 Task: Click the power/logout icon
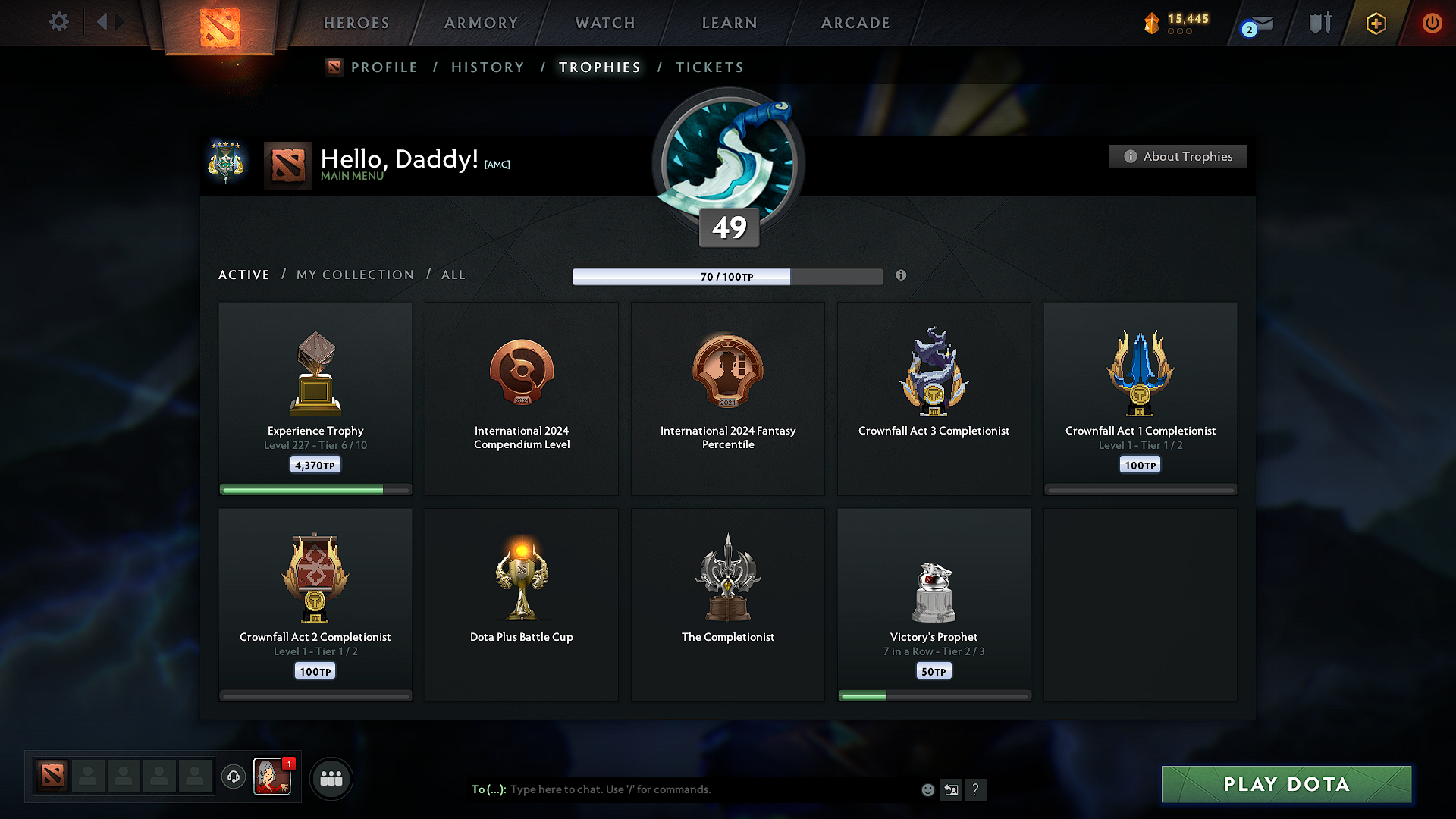[1432, 23]
